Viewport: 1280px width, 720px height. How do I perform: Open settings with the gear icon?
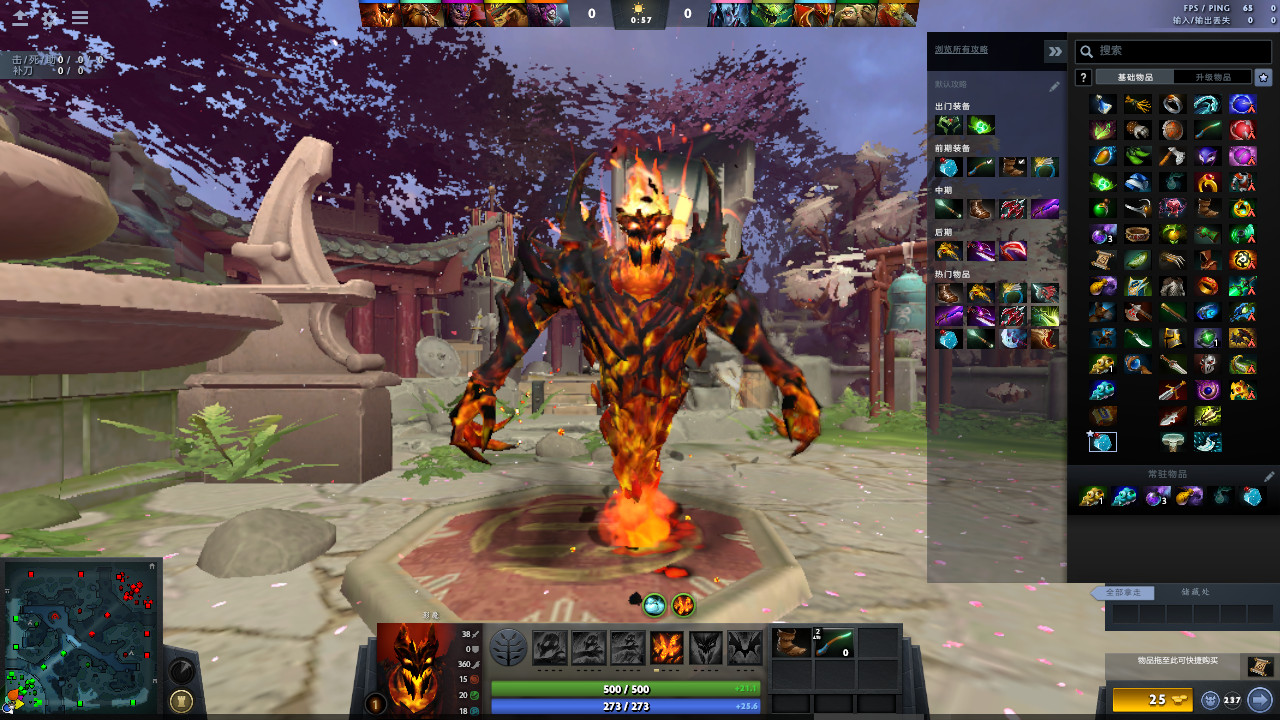tap(50, 17)
